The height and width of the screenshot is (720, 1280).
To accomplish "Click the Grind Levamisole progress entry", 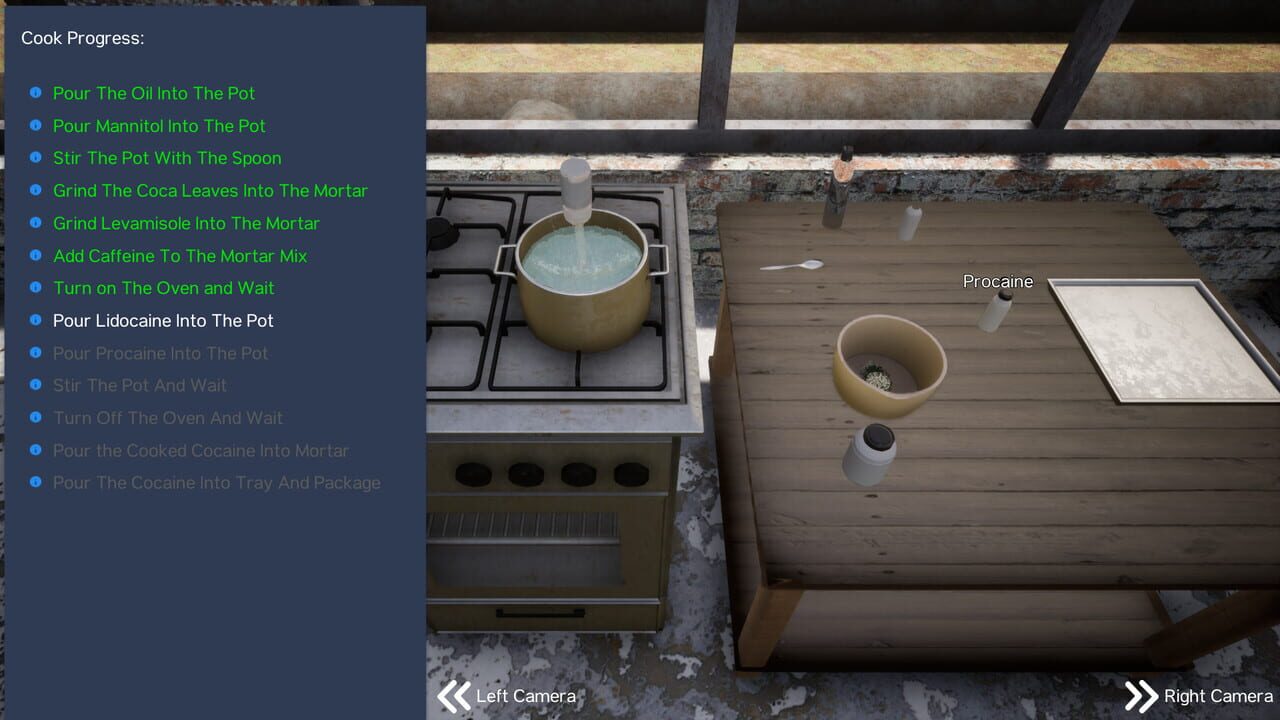I will pyautogui.click(x=186, y=223).
